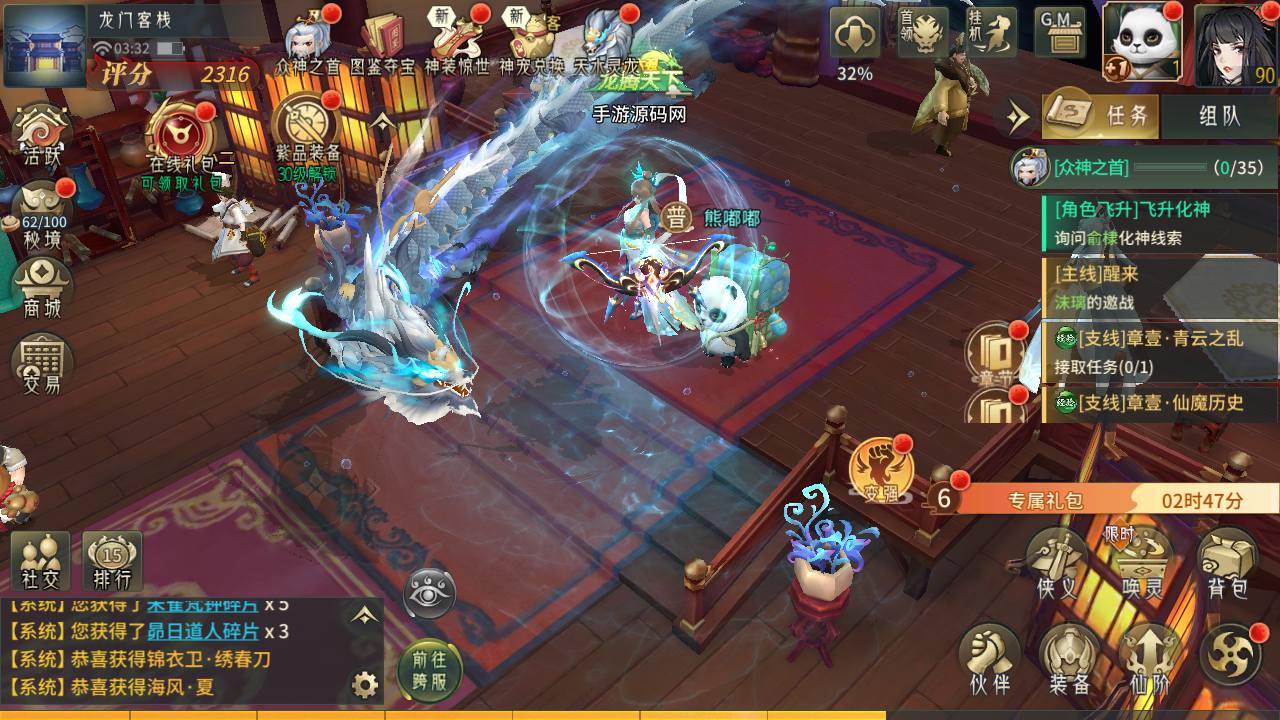Viewport: 1280px width, 720px height.
Task: Open the 装备 equipment menu
Action: coord(1069,658)
